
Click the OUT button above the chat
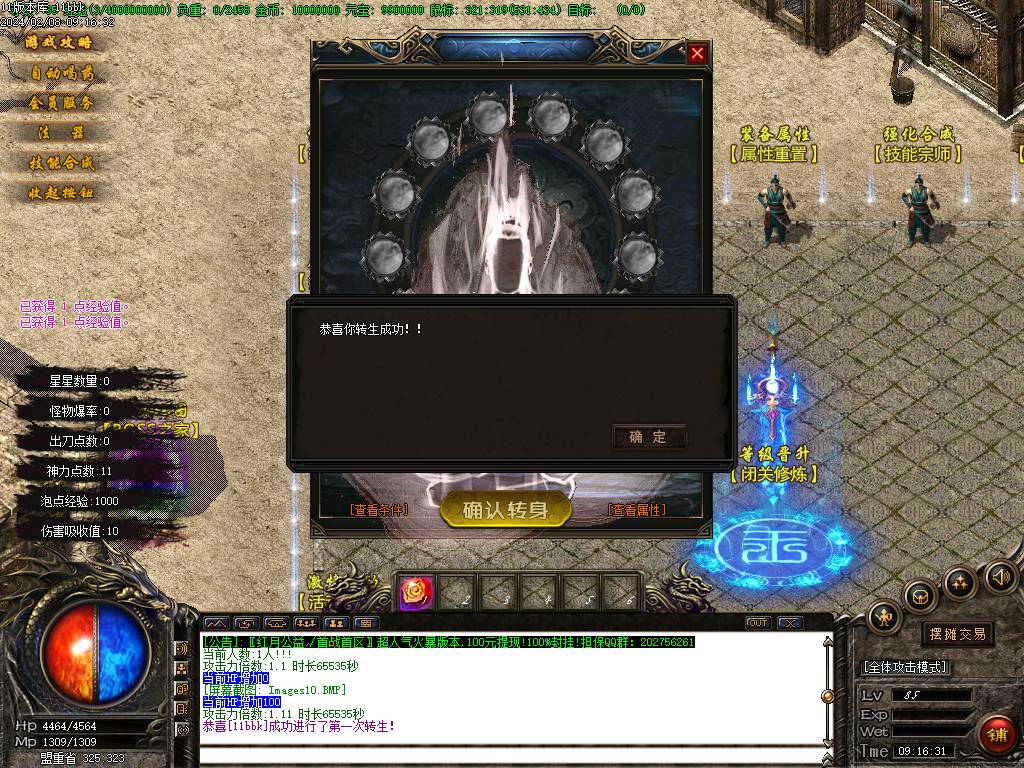click(x=758, y=623)
